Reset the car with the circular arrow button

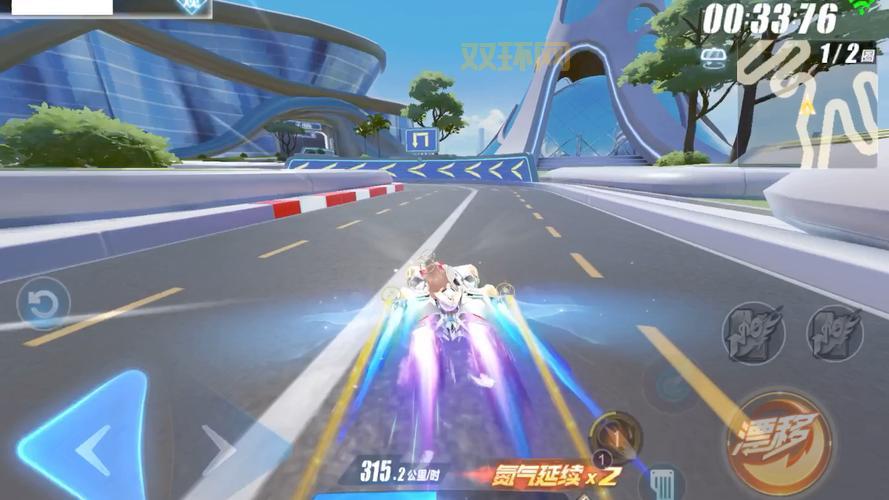(44, 304)
